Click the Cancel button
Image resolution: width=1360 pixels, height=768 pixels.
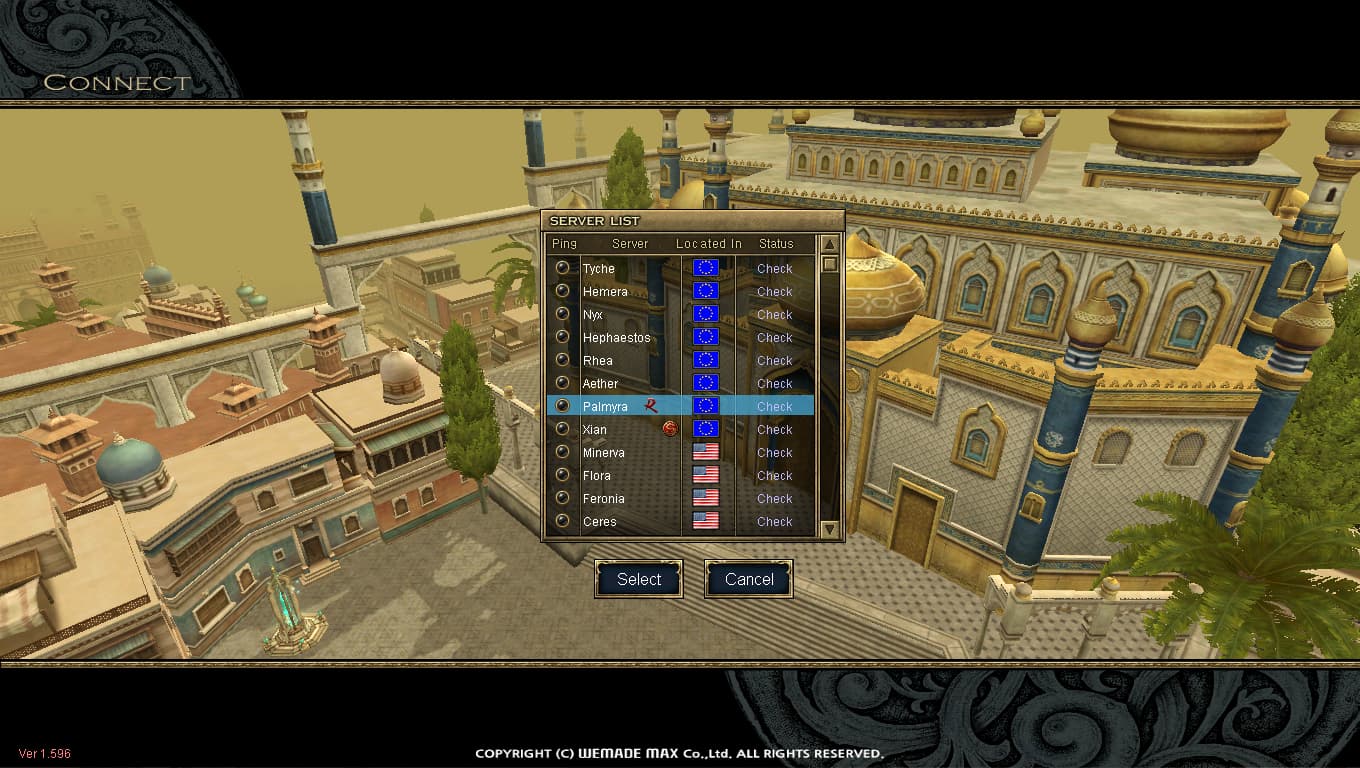point(749,579)
